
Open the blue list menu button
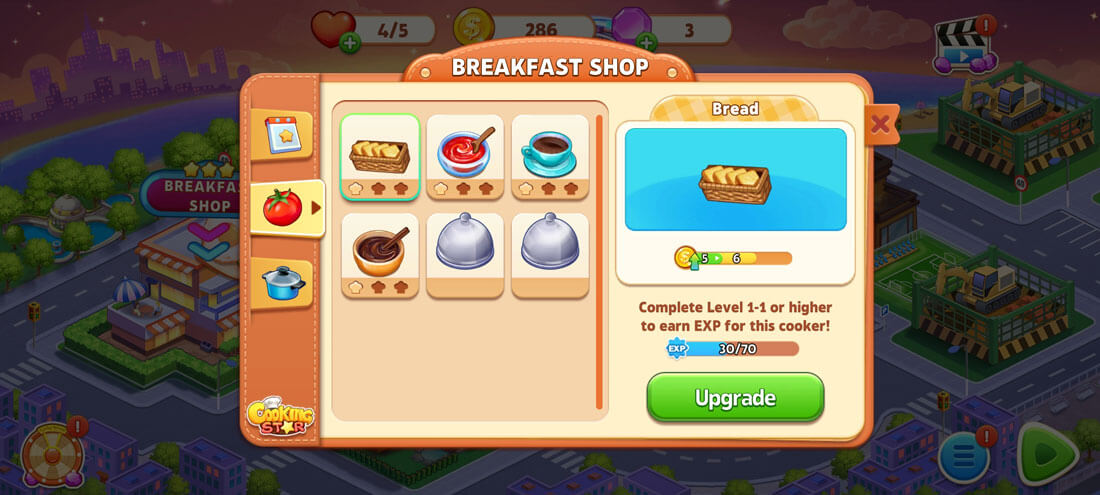(x=964, y=458)
